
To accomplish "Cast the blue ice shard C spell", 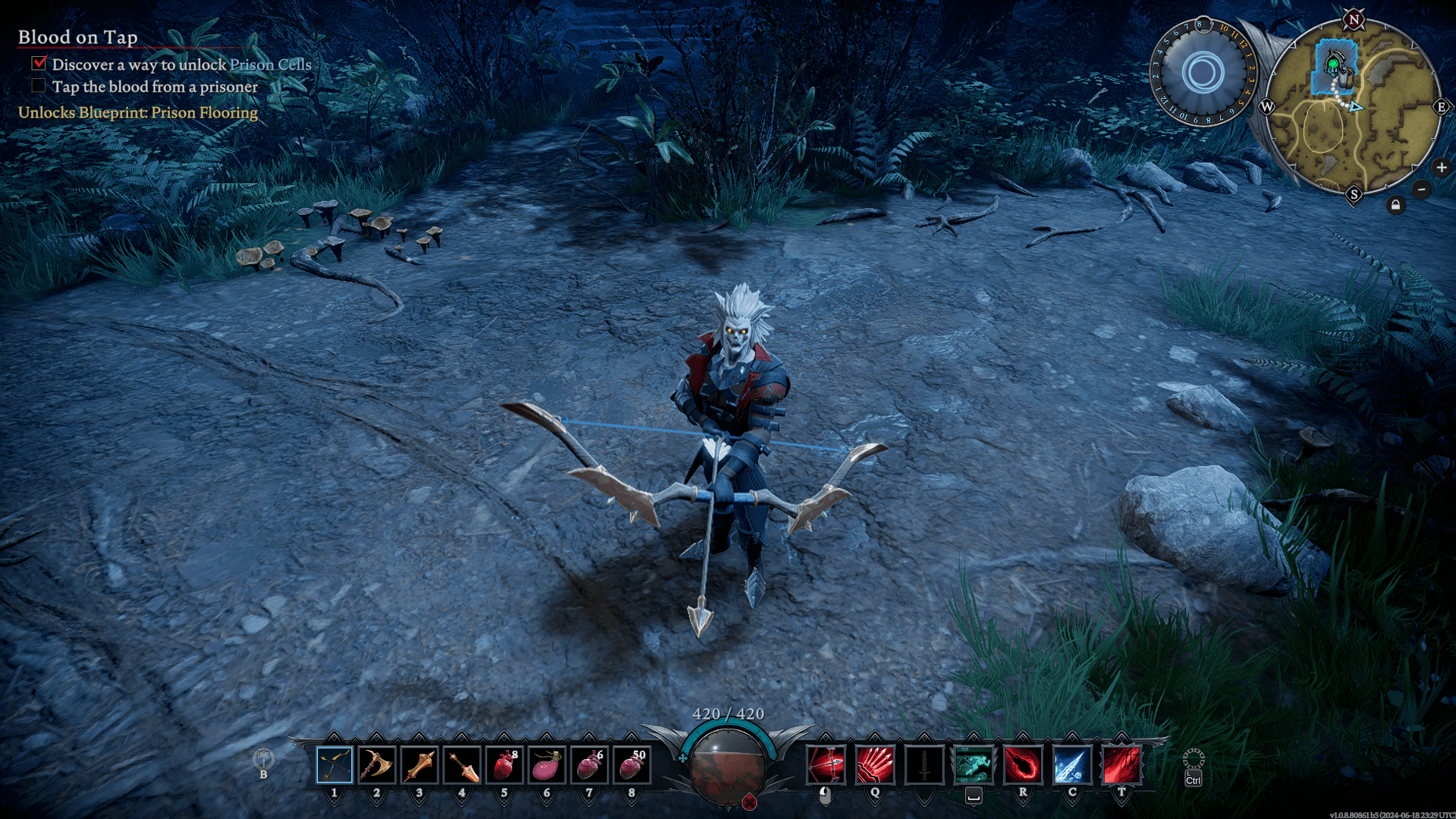I will (x=1072, y=765).
